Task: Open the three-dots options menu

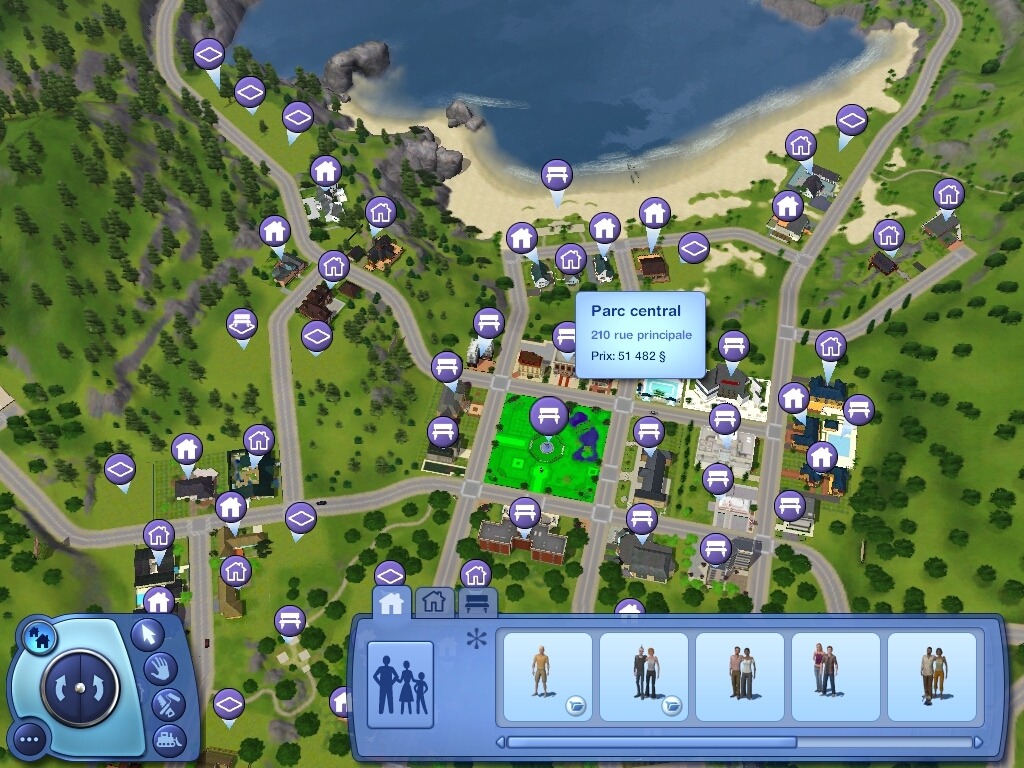Action: point(30,740)
